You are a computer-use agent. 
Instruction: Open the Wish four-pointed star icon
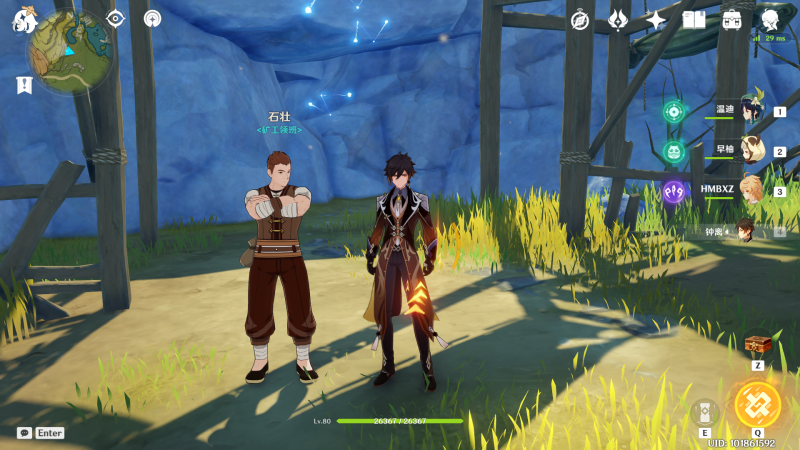(656, 20)
